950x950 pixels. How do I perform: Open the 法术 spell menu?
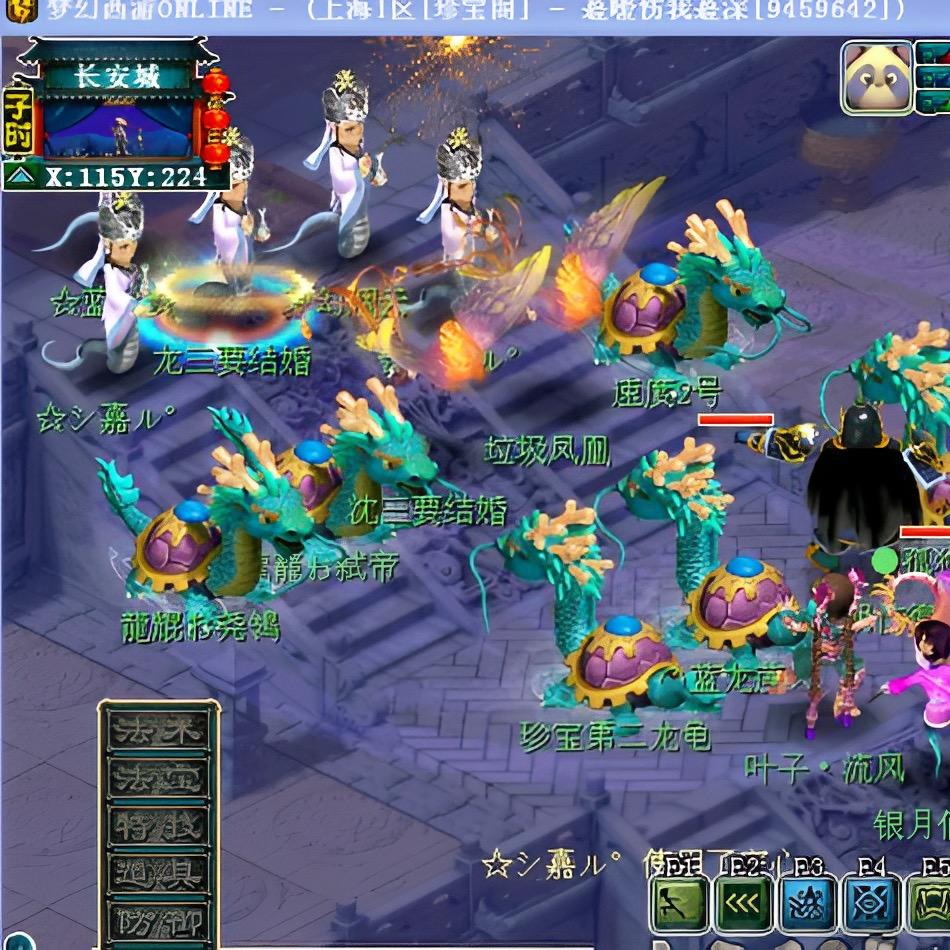coord(158,731)
